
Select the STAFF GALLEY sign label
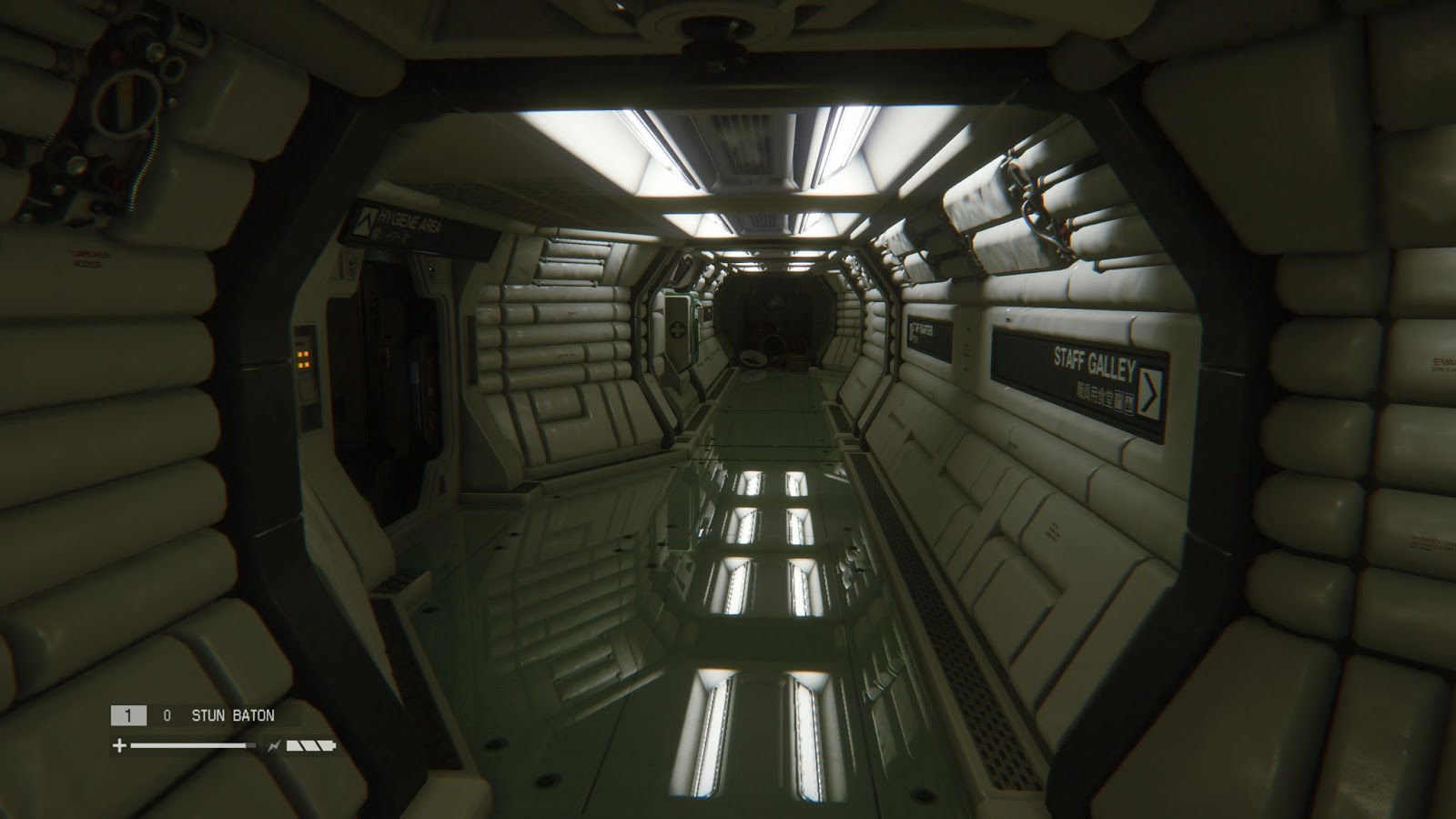[x=1094, y=361]
